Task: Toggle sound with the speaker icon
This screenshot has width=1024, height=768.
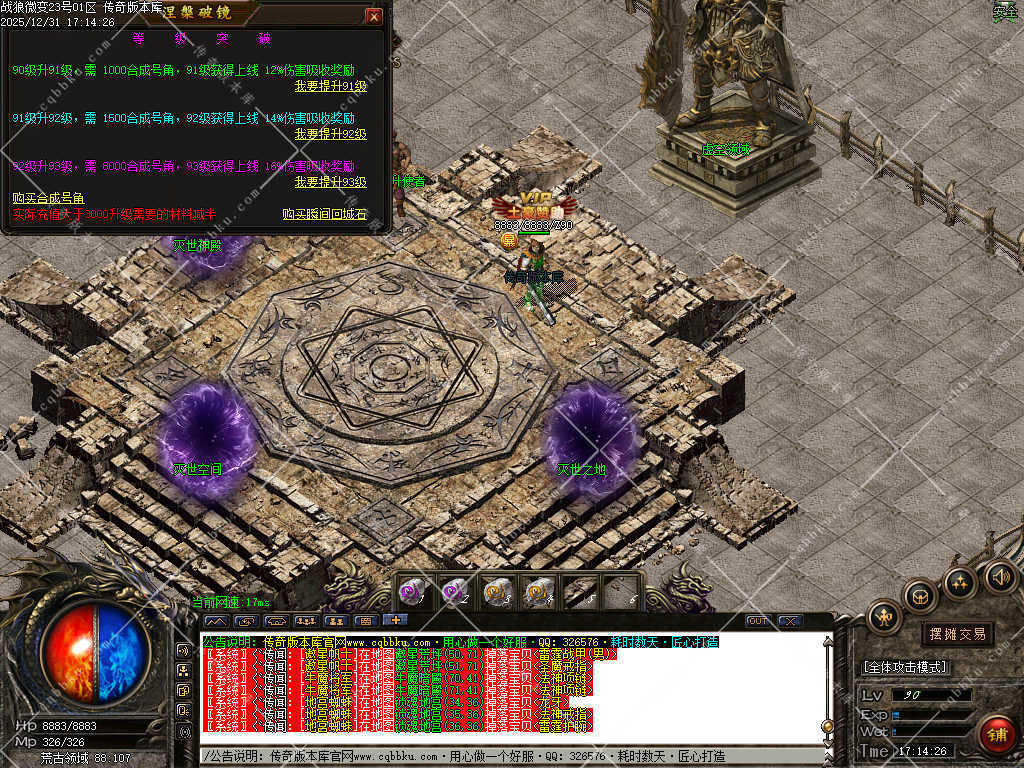Action: [x=999, y=576]
